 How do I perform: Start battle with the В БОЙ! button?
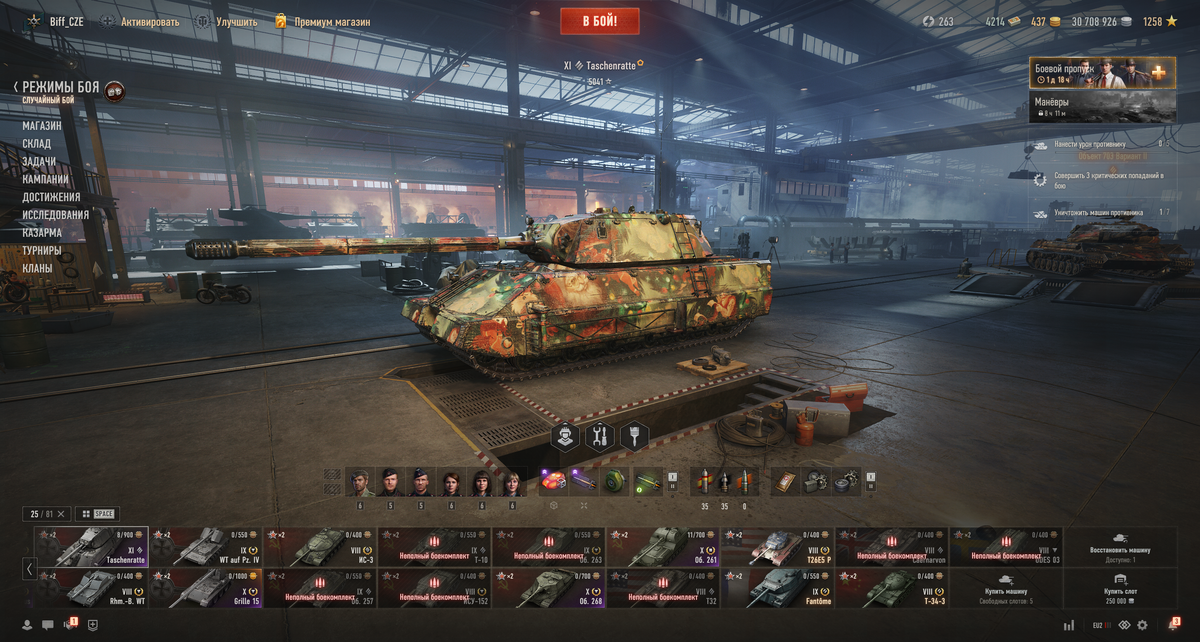[x=601, y=21]
